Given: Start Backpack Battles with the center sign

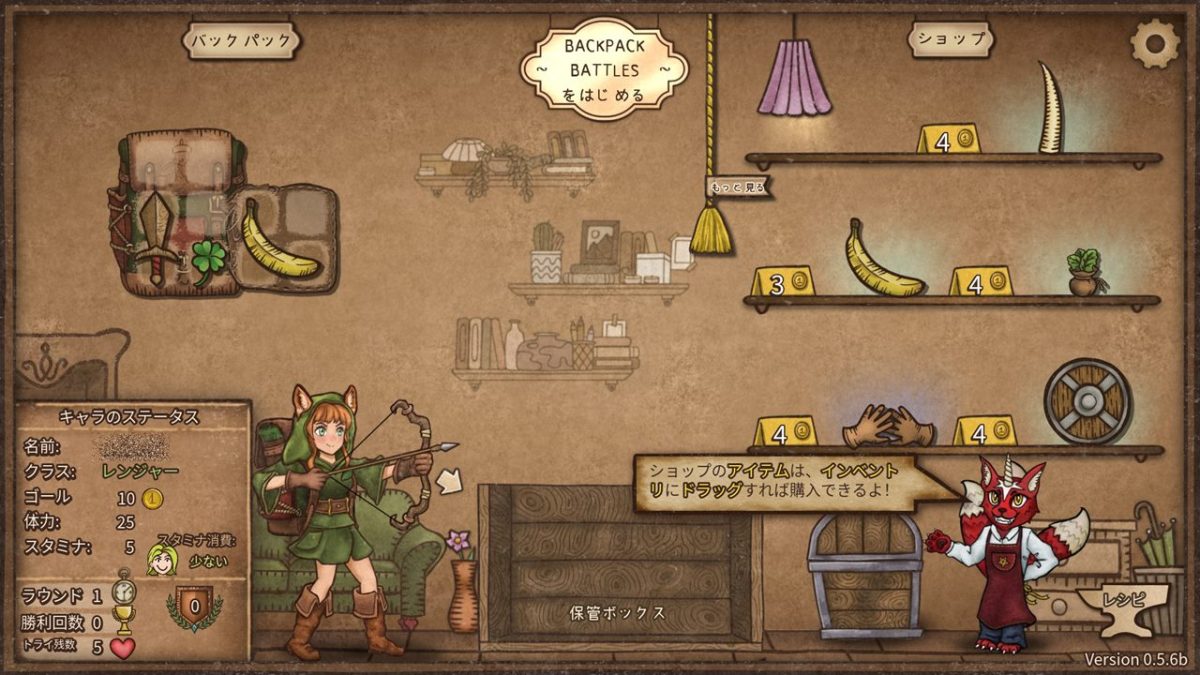Looking at the screenshot, I should [602, 69].
